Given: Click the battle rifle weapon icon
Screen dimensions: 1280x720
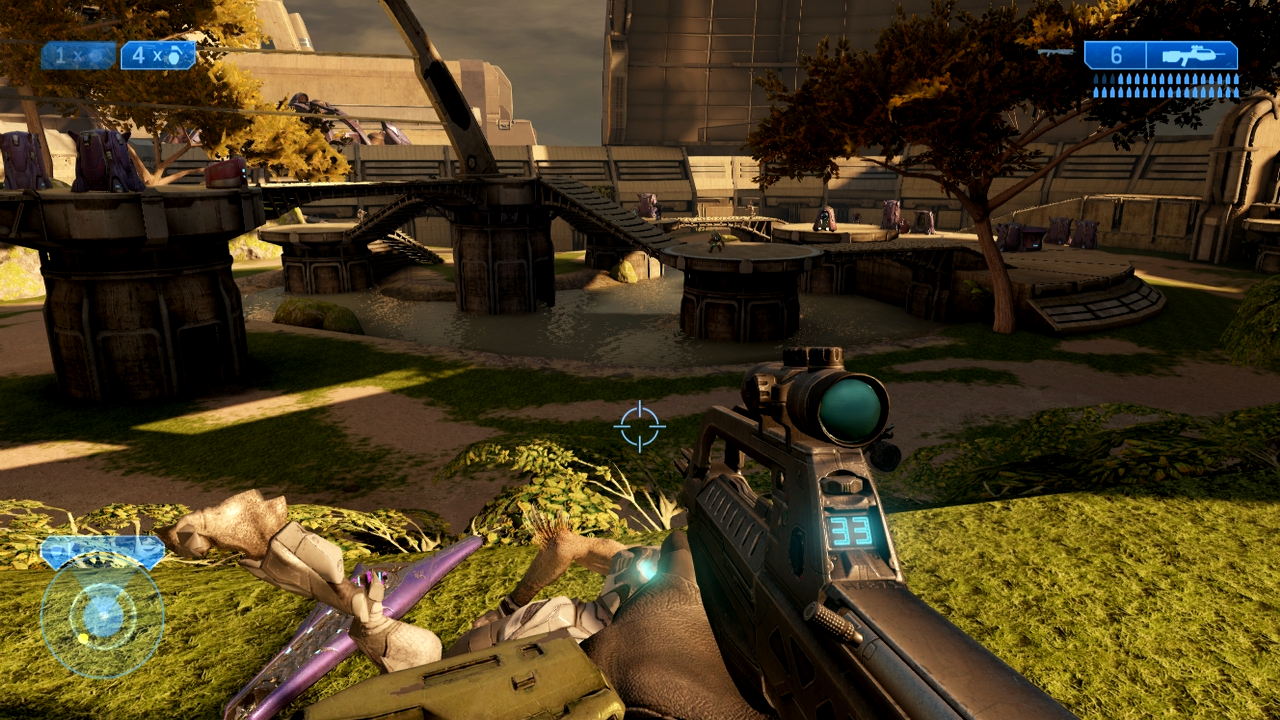Looking at the screenshot, I should 1192,56.
